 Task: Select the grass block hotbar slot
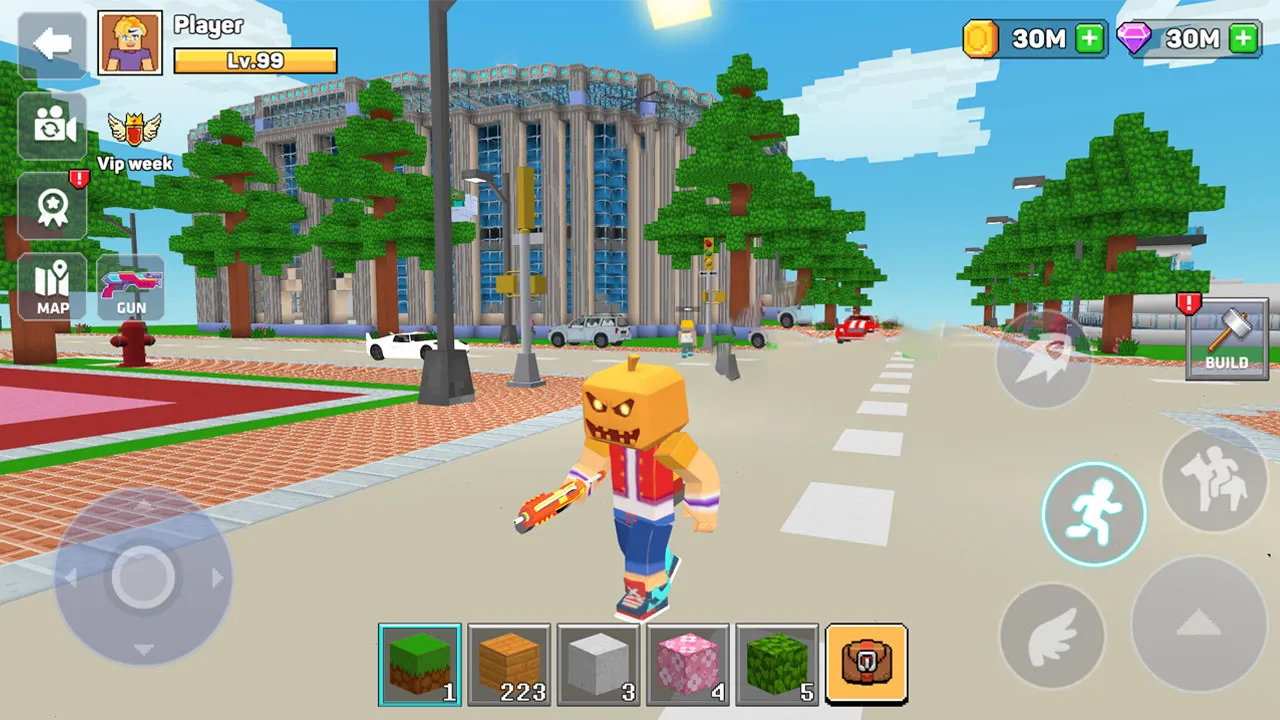coord(419,664)
